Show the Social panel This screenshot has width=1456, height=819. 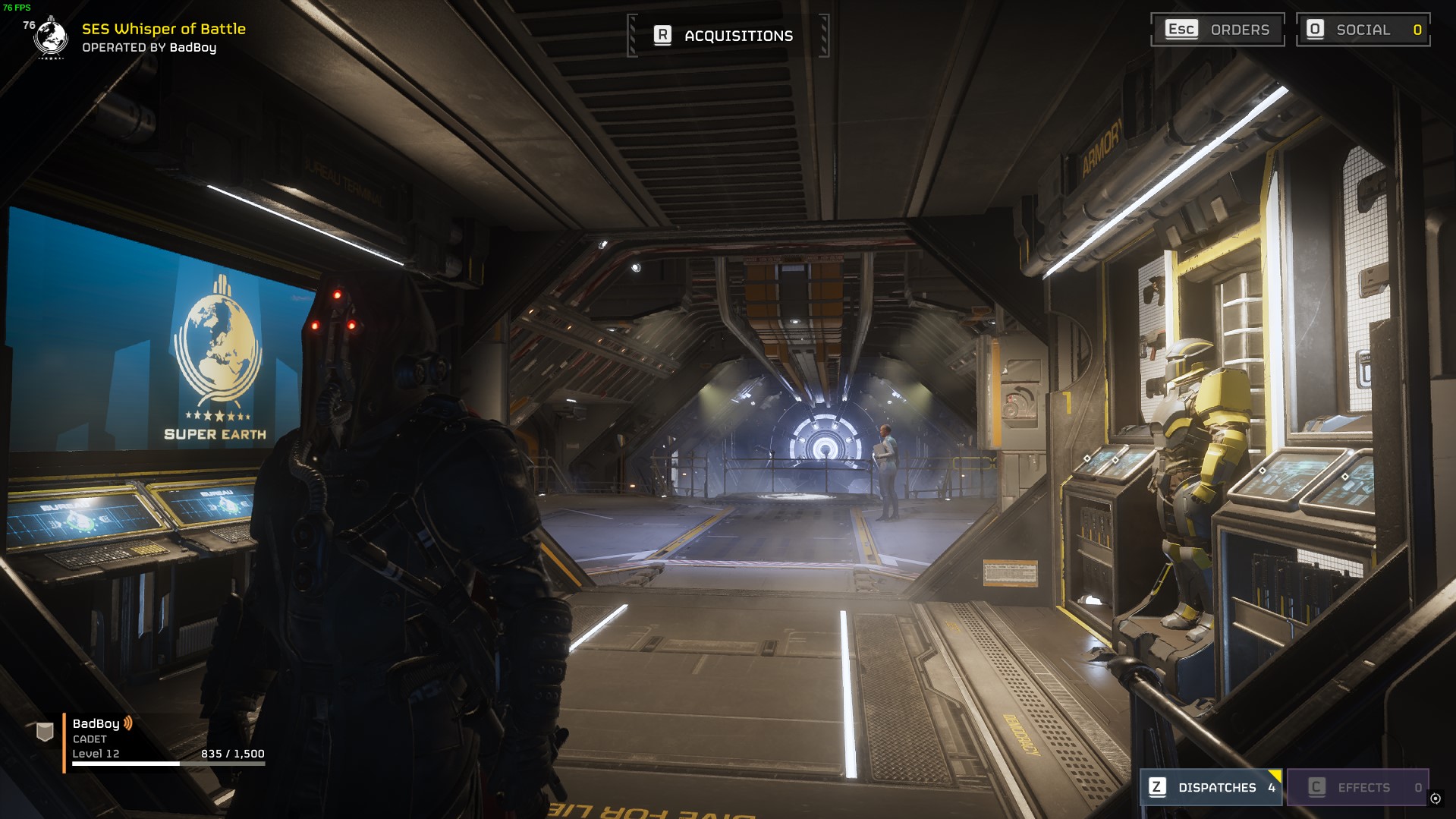[x=1363, y=30]
